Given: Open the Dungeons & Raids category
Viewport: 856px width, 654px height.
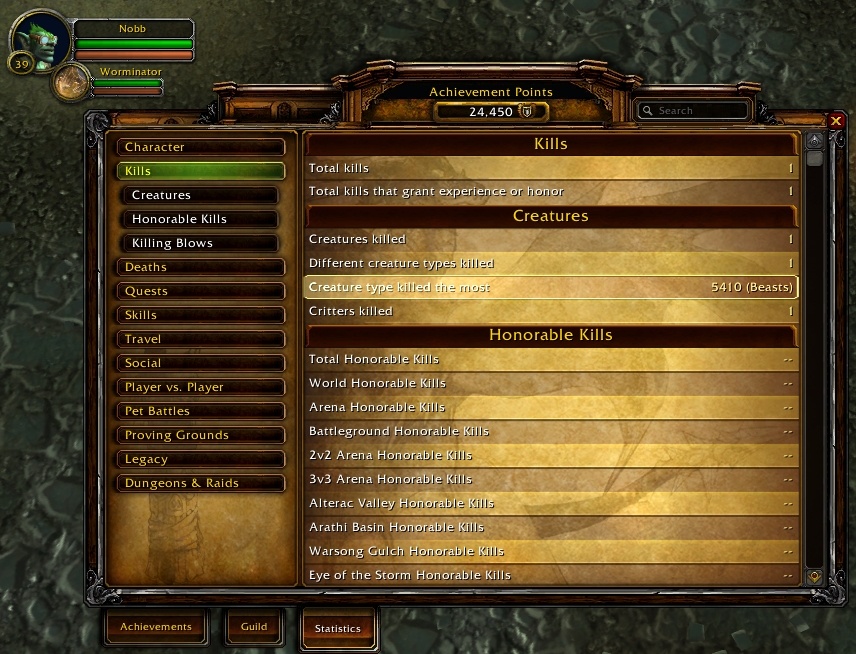Looking at the screenshot, I should (x=200, y=483).
